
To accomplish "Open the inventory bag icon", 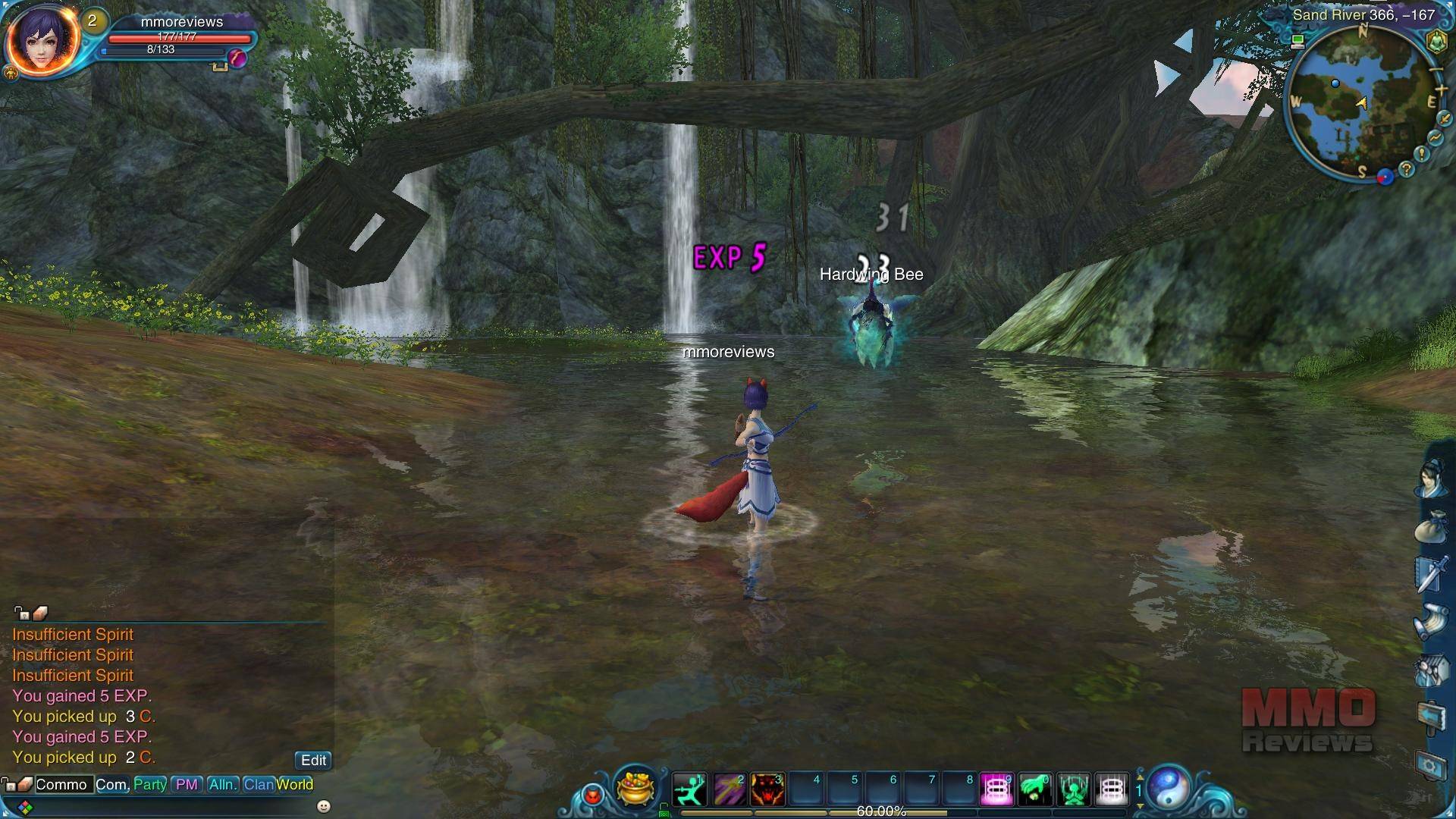I will coord(1430,526).
